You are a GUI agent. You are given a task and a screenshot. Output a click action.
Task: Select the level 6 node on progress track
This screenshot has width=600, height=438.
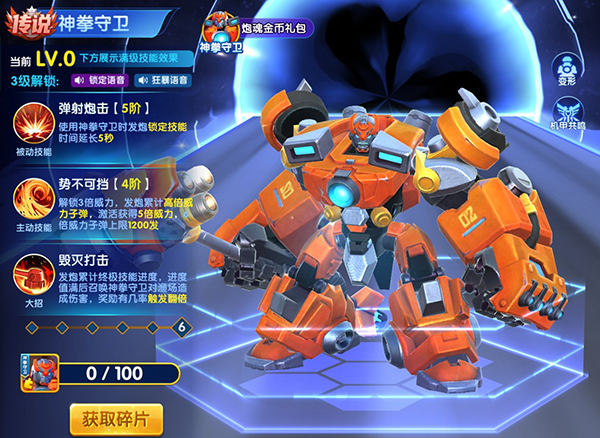(x=181, y=327)
